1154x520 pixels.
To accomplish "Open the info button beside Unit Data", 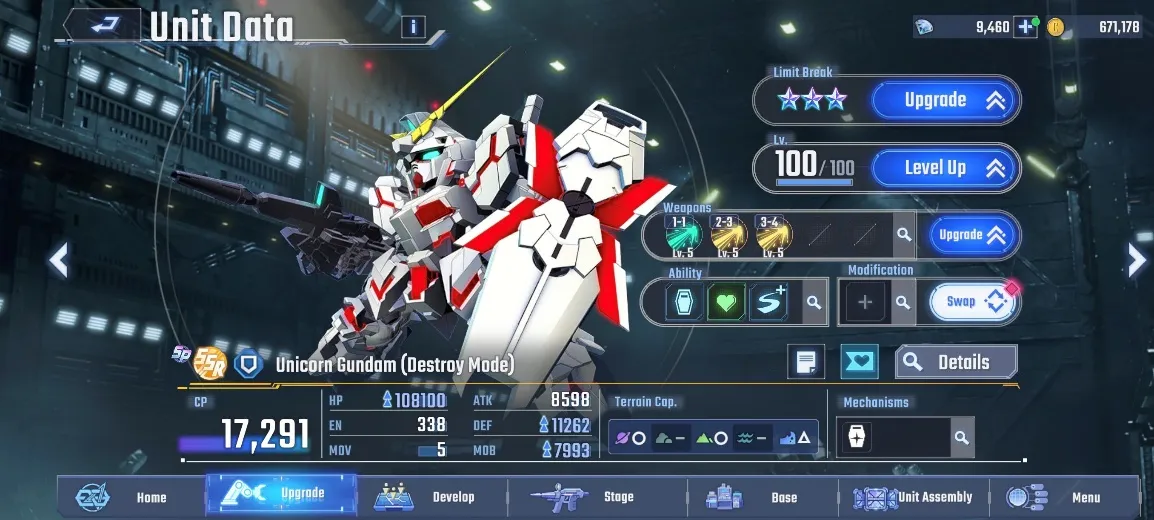I will pos(413,27).
